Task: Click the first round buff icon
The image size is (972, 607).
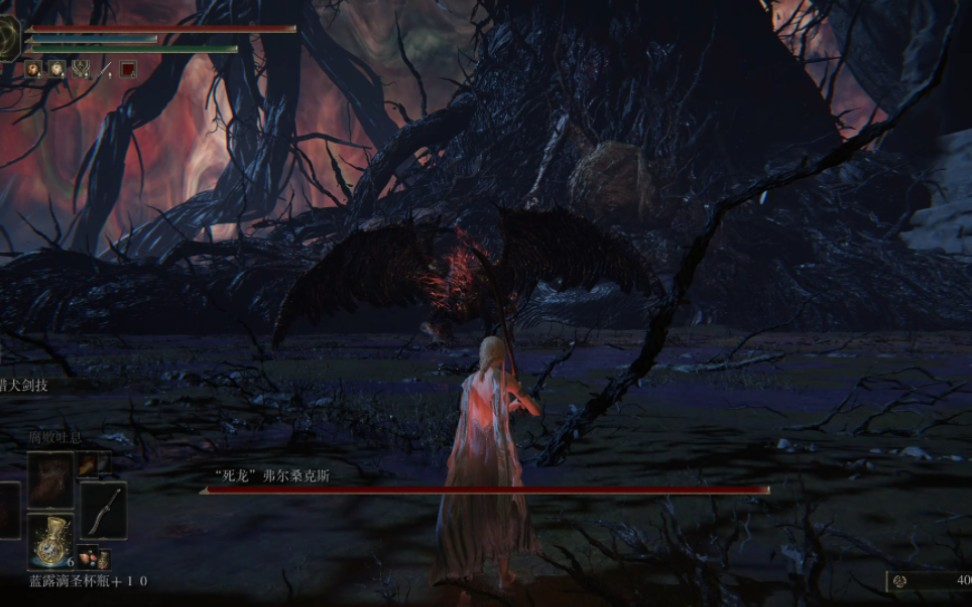Action: pyautogui.click(x=32, y=69)
